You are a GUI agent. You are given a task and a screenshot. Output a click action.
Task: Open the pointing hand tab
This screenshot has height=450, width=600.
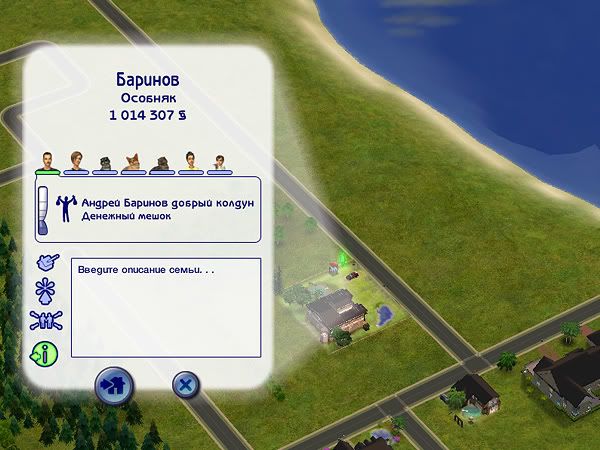pyautogui.click(x=46, y=264)
